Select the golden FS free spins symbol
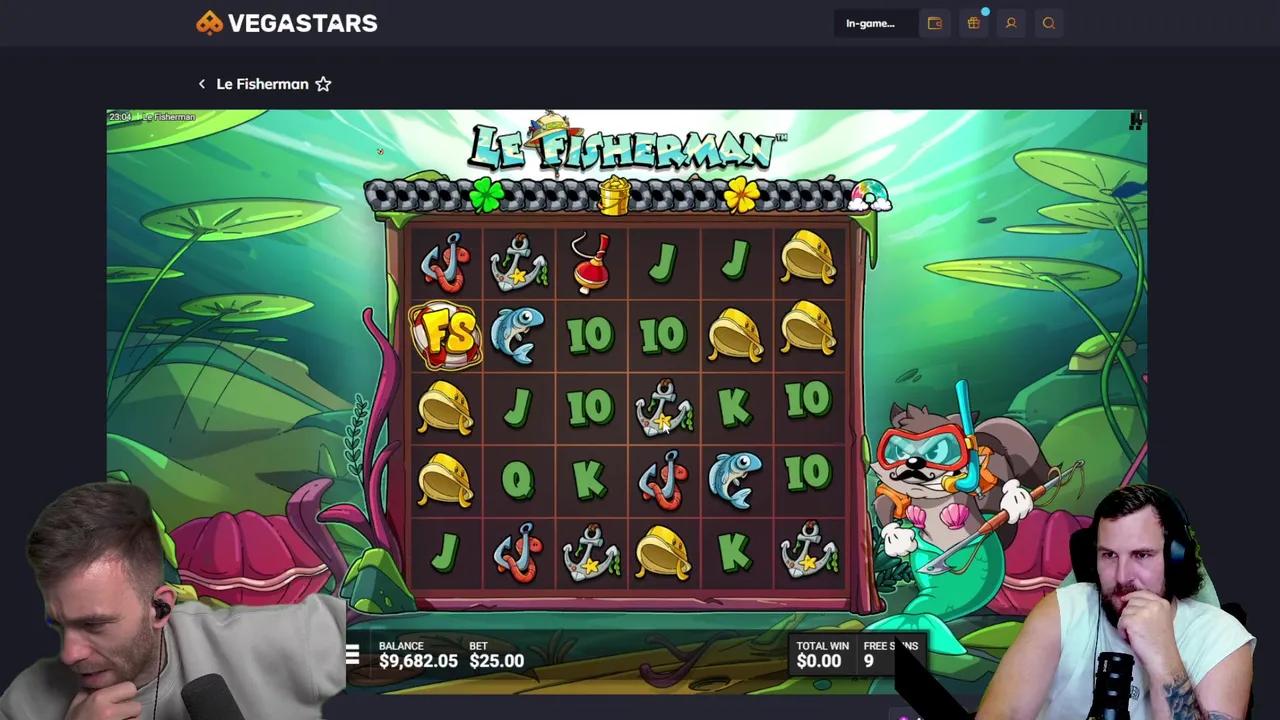Viewport: 1280px width, 720px height. tap(446, 335)
